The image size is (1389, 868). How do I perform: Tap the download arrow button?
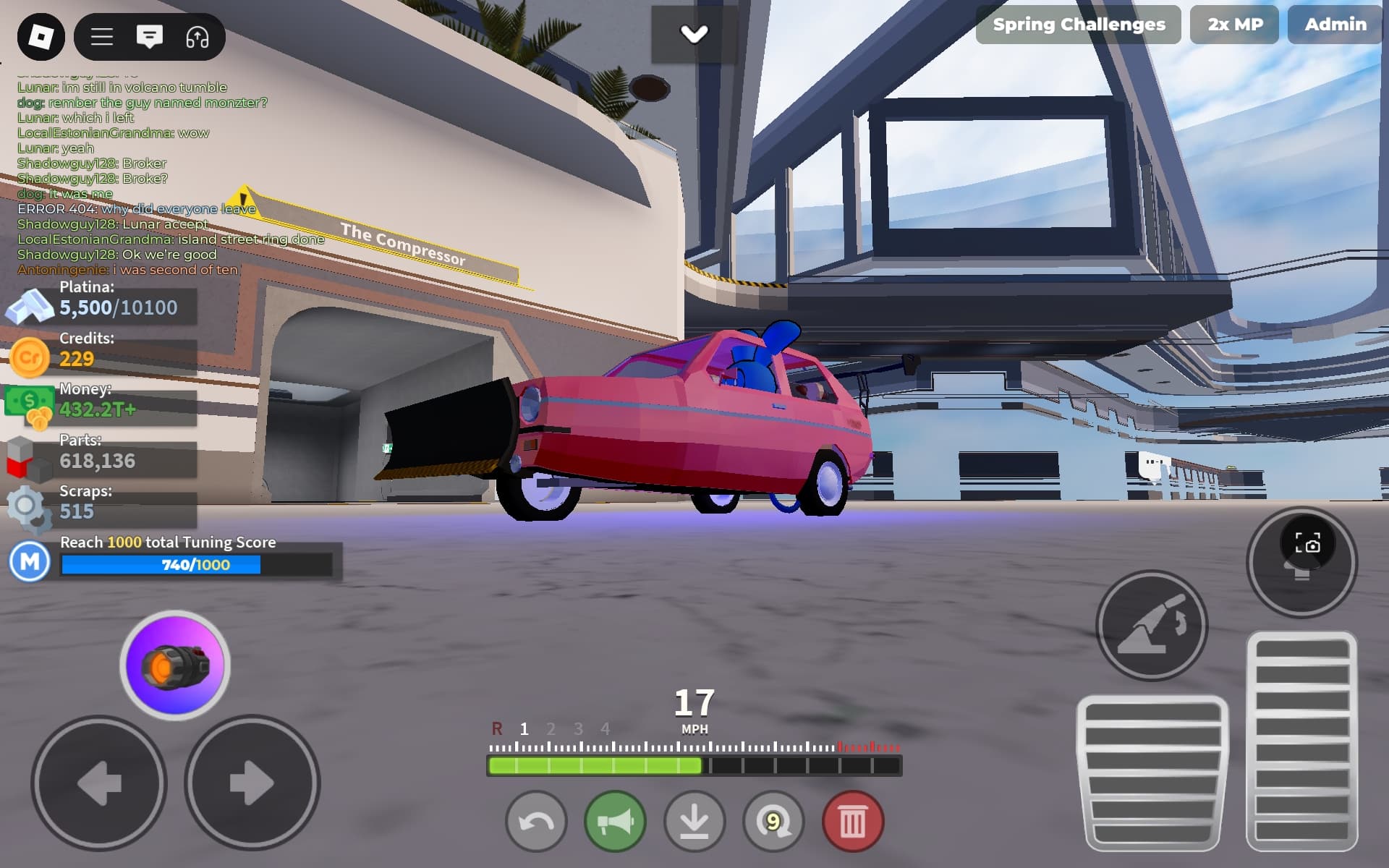[x=694, y=822]
